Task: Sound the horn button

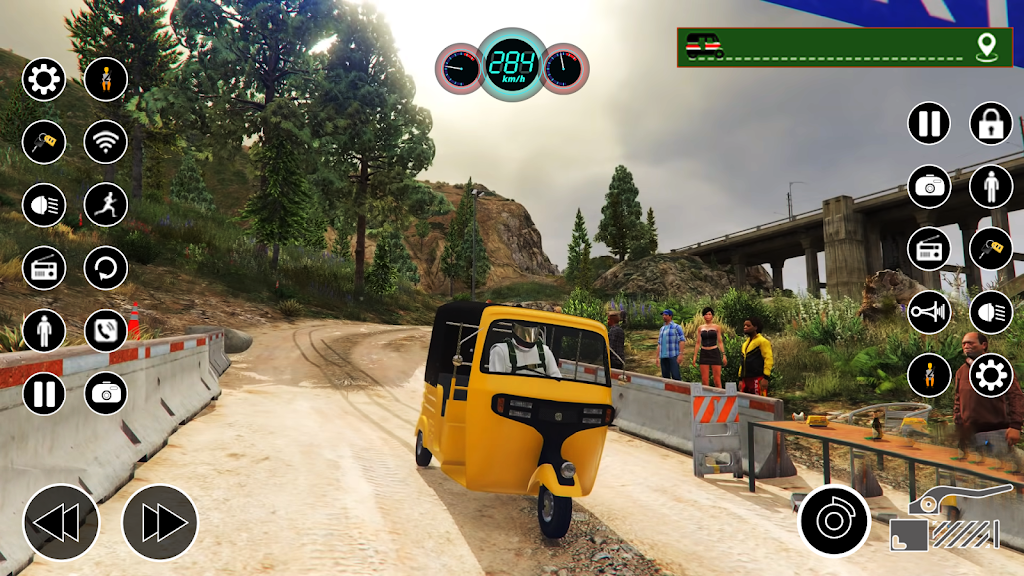Action: pyautogui.click(x=929, y=312)
